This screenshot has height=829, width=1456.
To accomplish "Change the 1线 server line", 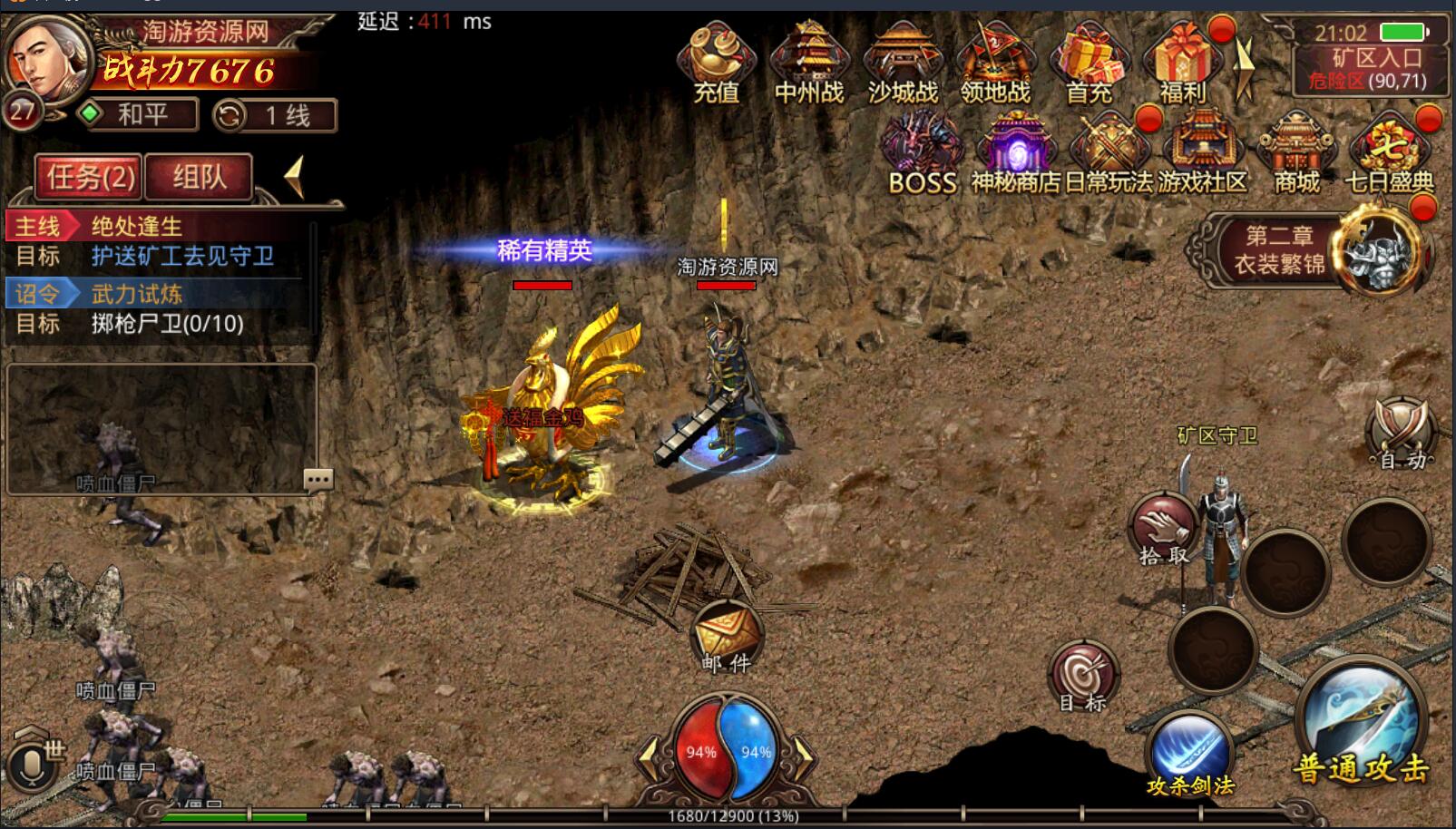I will click(x=275, y=115).
